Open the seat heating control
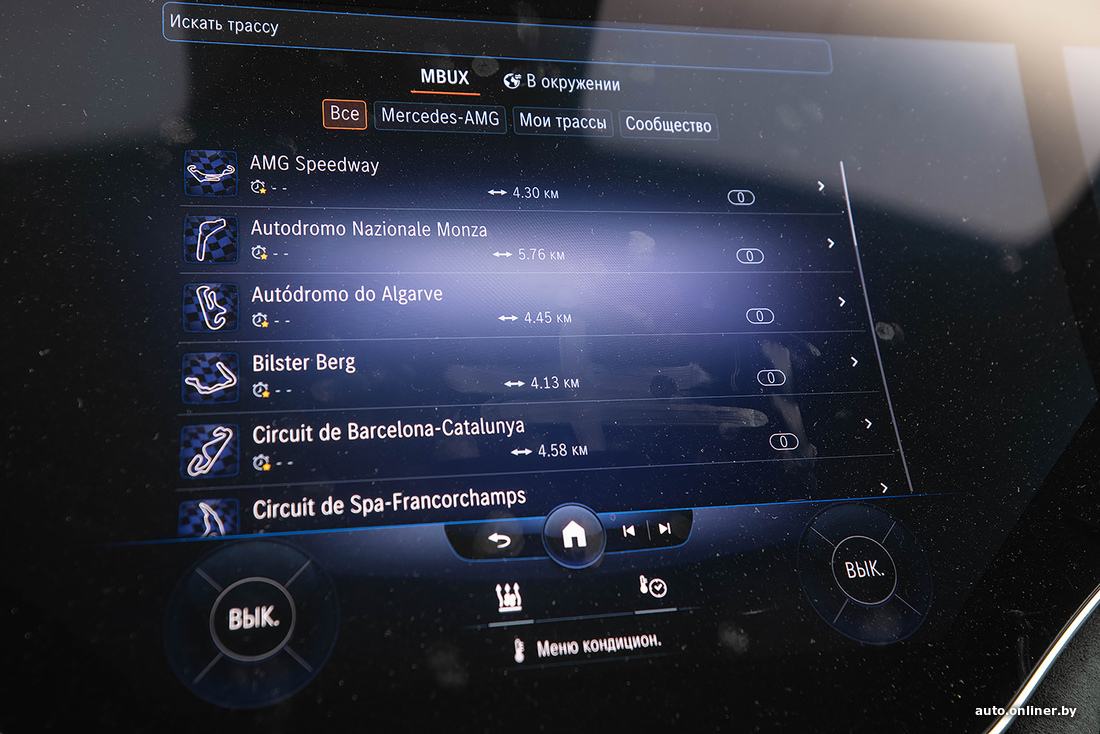The width and height of the screenshot is (1100, 734). click(x=509, y=599)
